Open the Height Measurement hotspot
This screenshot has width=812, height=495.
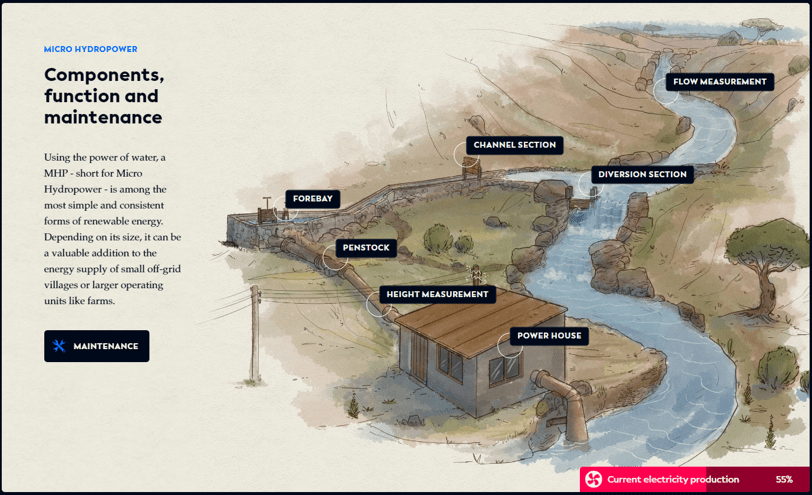coord(437,294)
